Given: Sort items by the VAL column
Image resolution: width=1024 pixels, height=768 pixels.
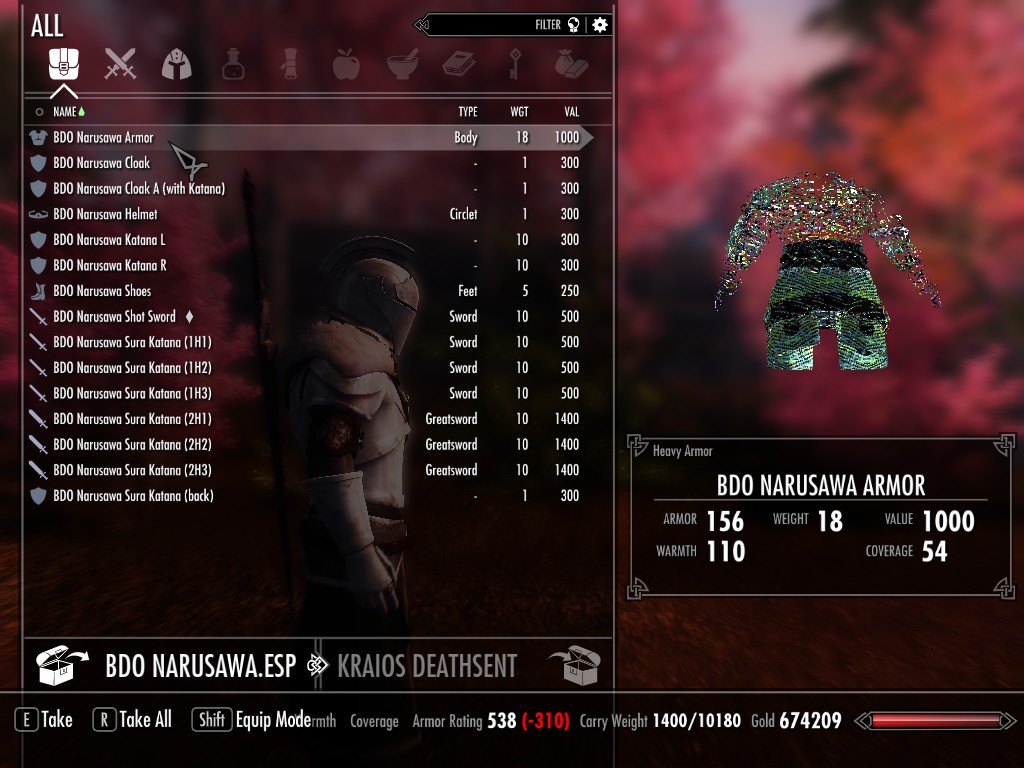Looking at the screenshot, I should [571, 112].
